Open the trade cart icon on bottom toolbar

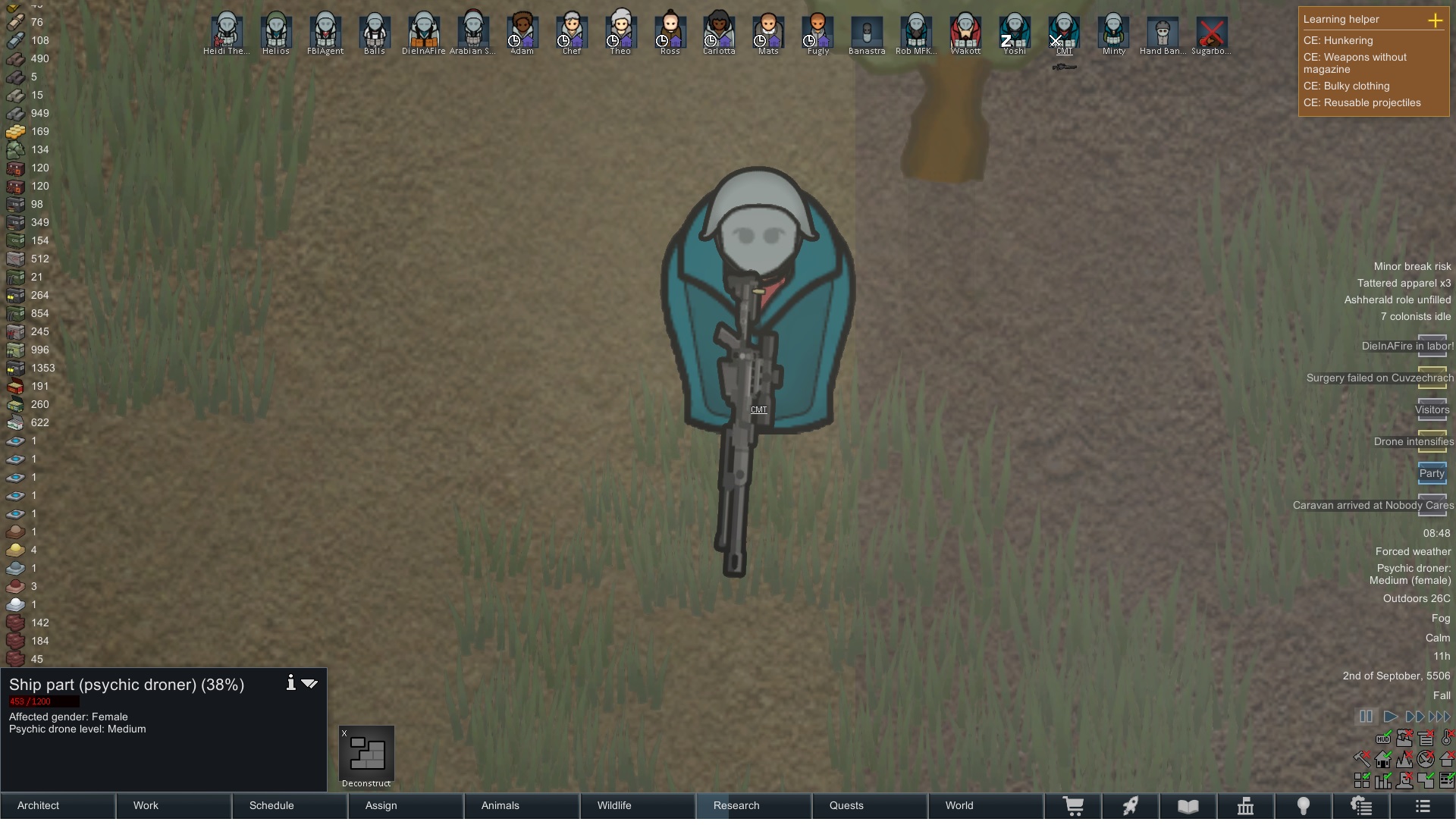(x=1075, y=806)
